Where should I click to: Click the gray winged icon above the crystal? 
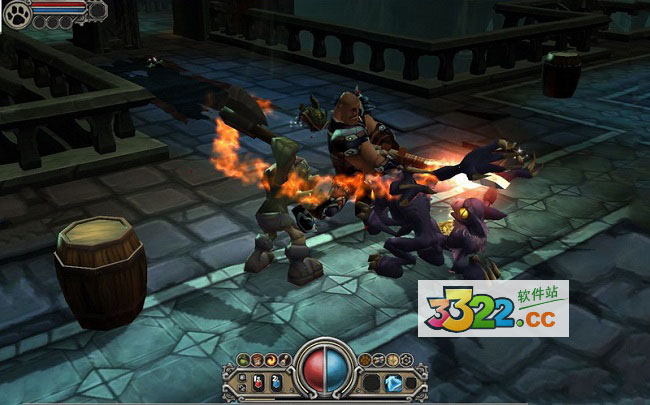pyautogui.click(x=380, y=359)
